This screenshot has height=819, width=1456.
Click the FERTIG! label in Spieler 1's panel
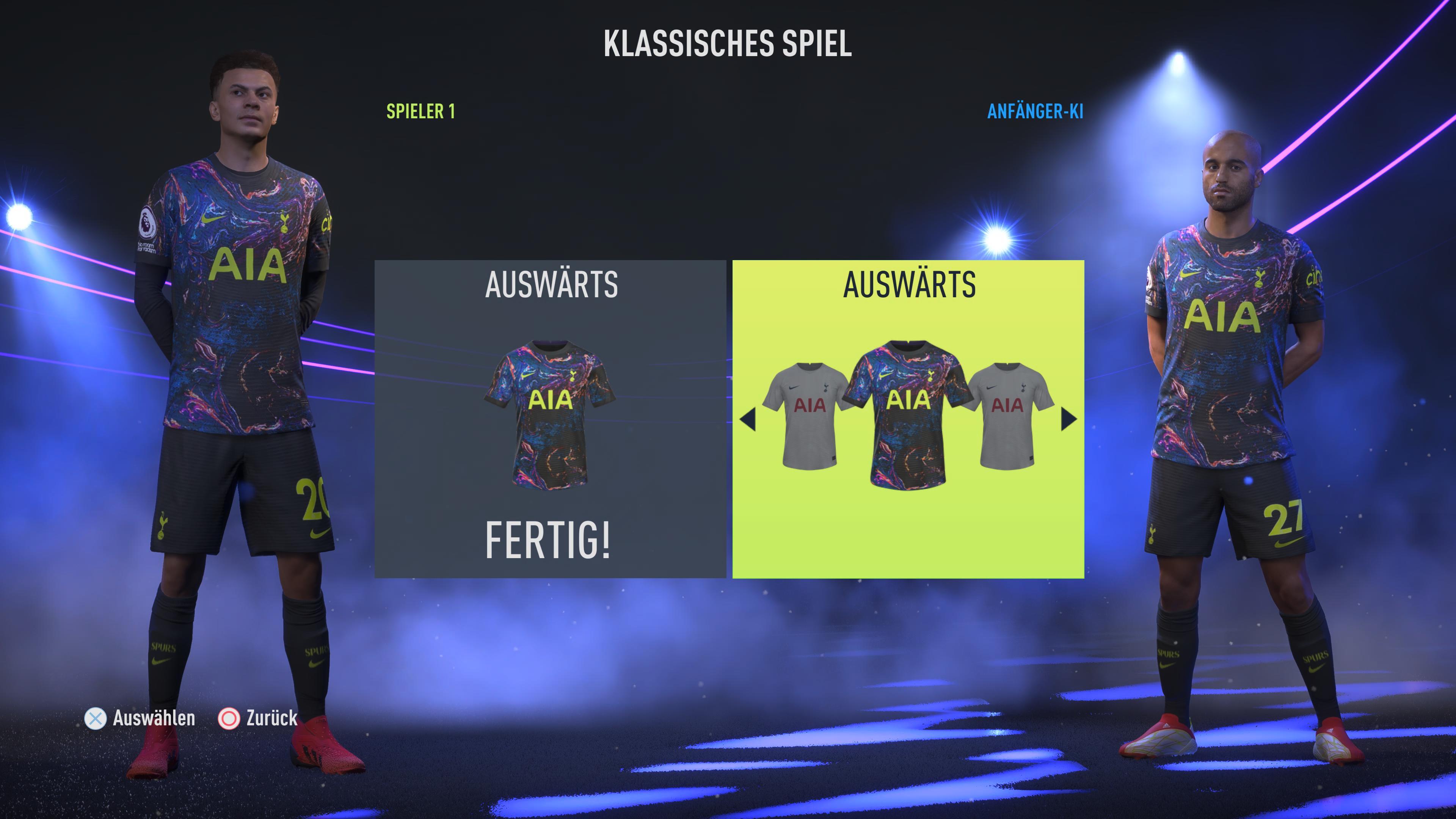click(548, 540)
